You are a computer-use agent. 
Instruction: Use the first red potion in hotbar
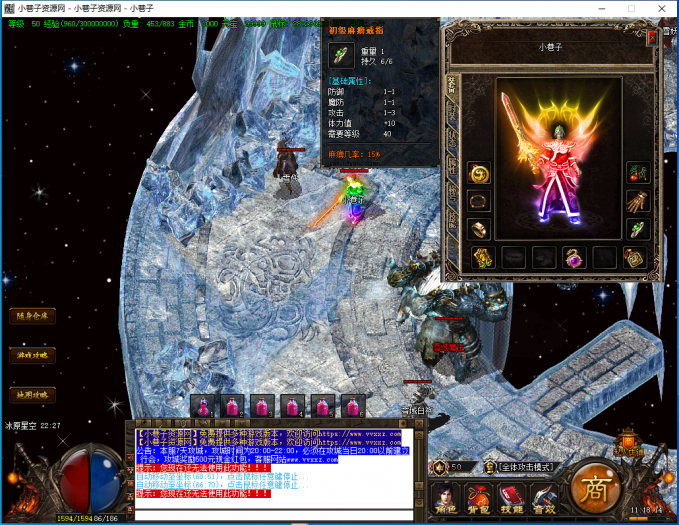coord(204,407)
